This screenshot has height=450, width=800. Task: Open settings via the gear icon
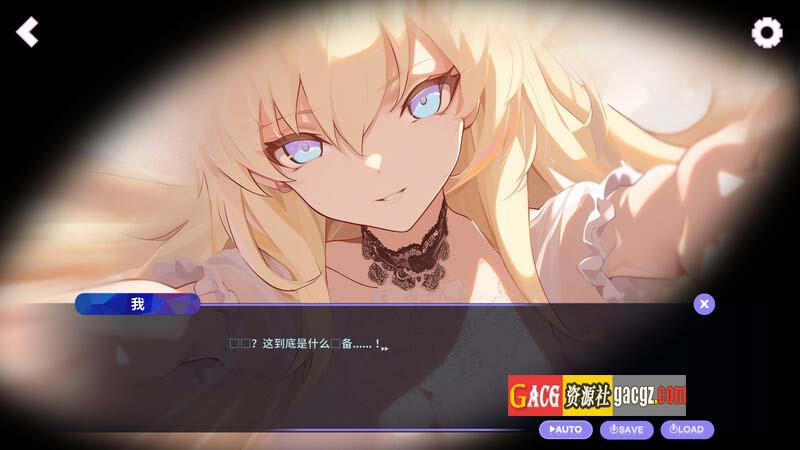click(767, 33)
